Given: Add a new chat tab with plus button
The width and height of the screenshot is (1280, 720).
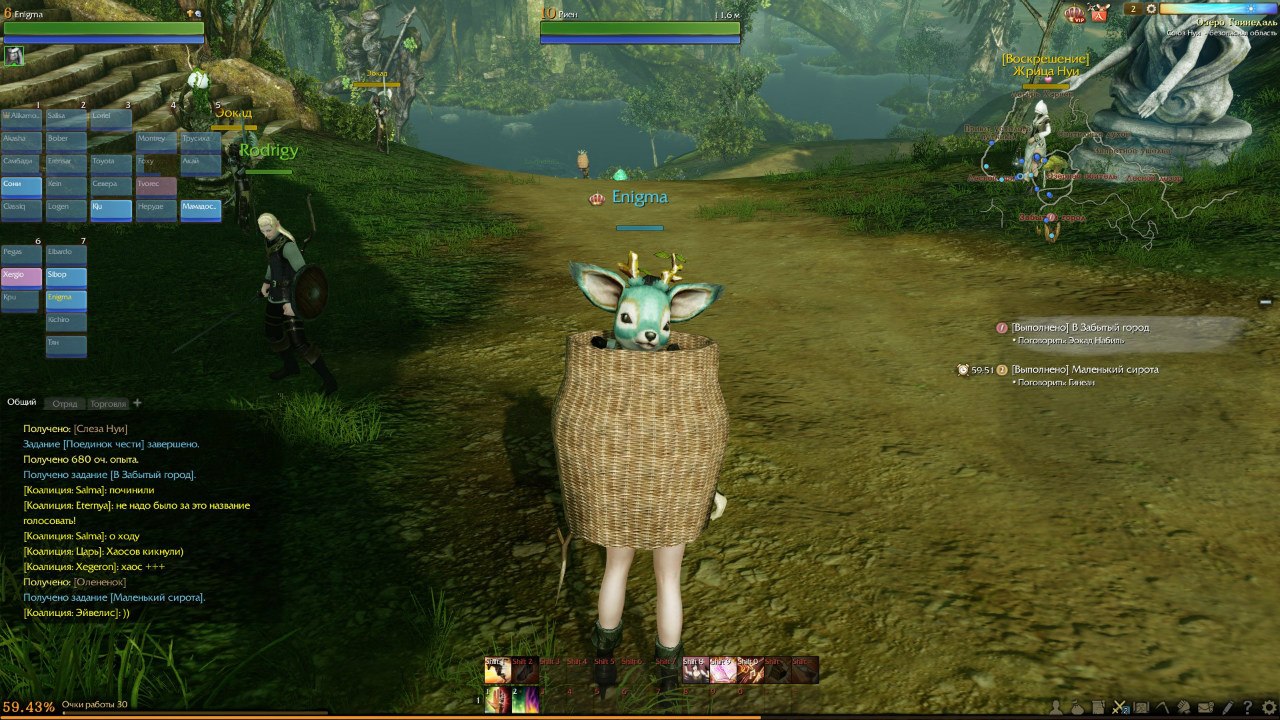Looking at the screenshot, I should point(138,403).
